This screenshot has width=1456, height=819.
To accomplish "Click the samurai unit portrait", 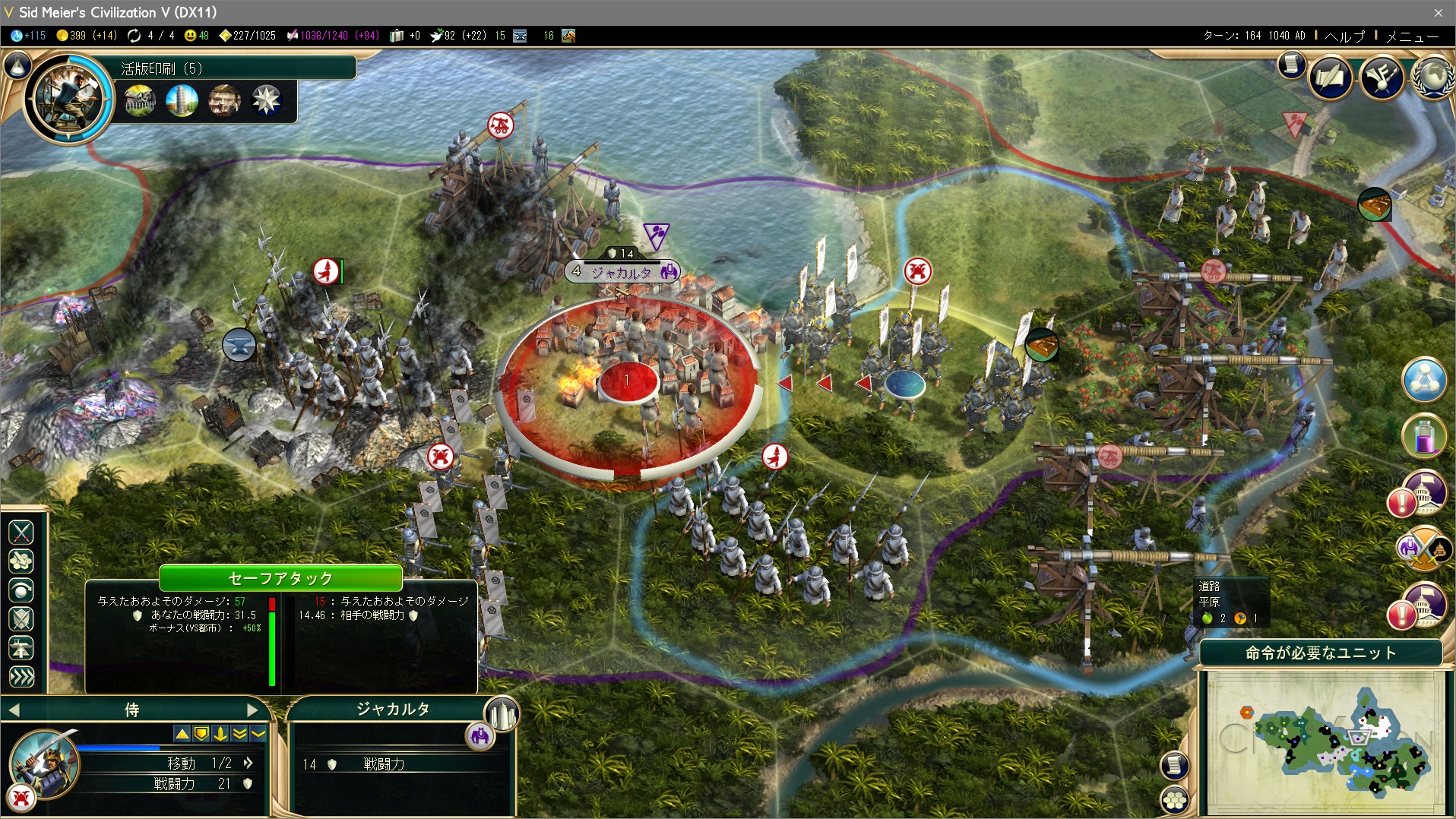I will (x=44, y=764).
